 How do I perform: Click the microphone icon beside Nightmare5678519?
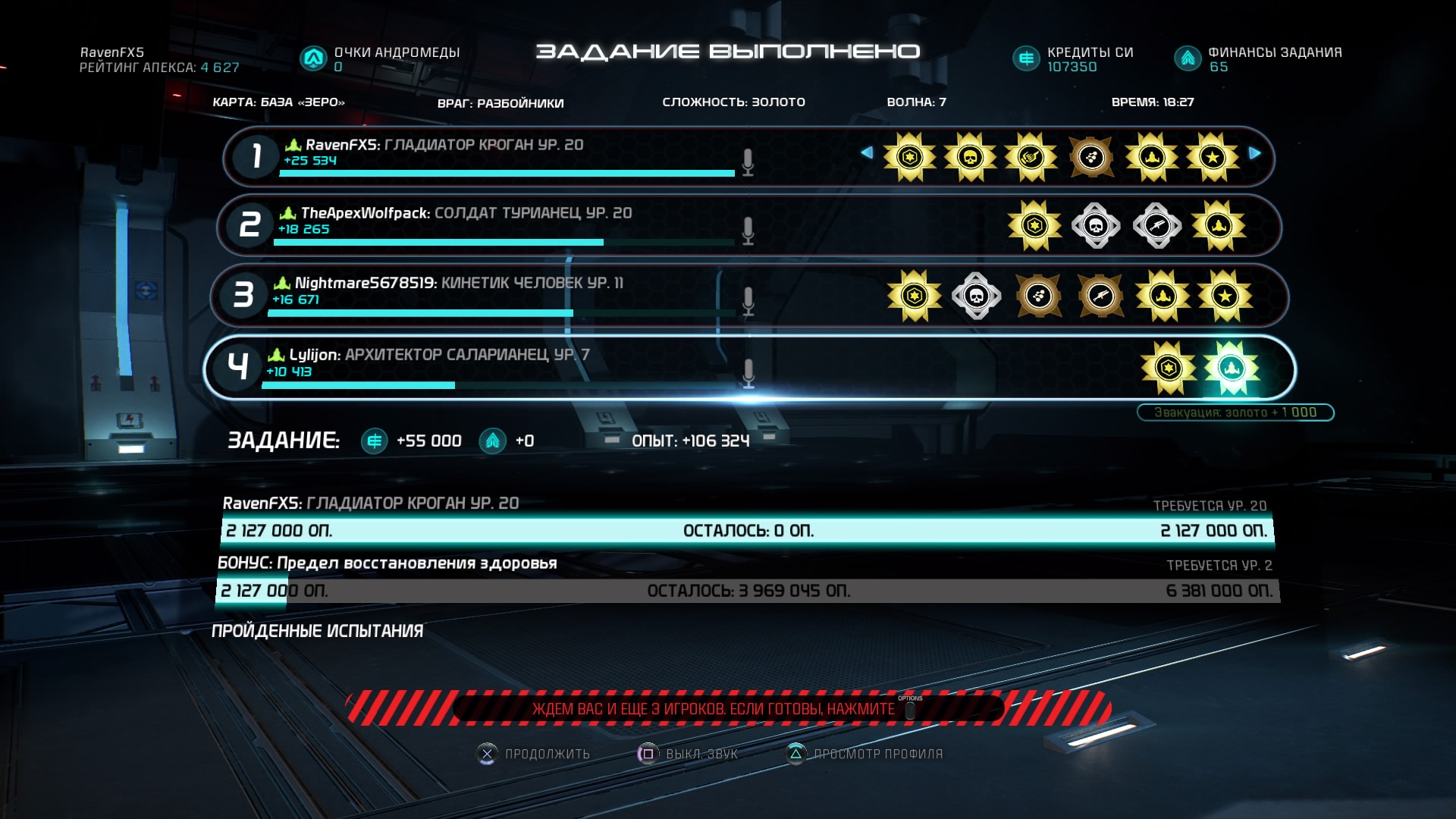(748, 300)
